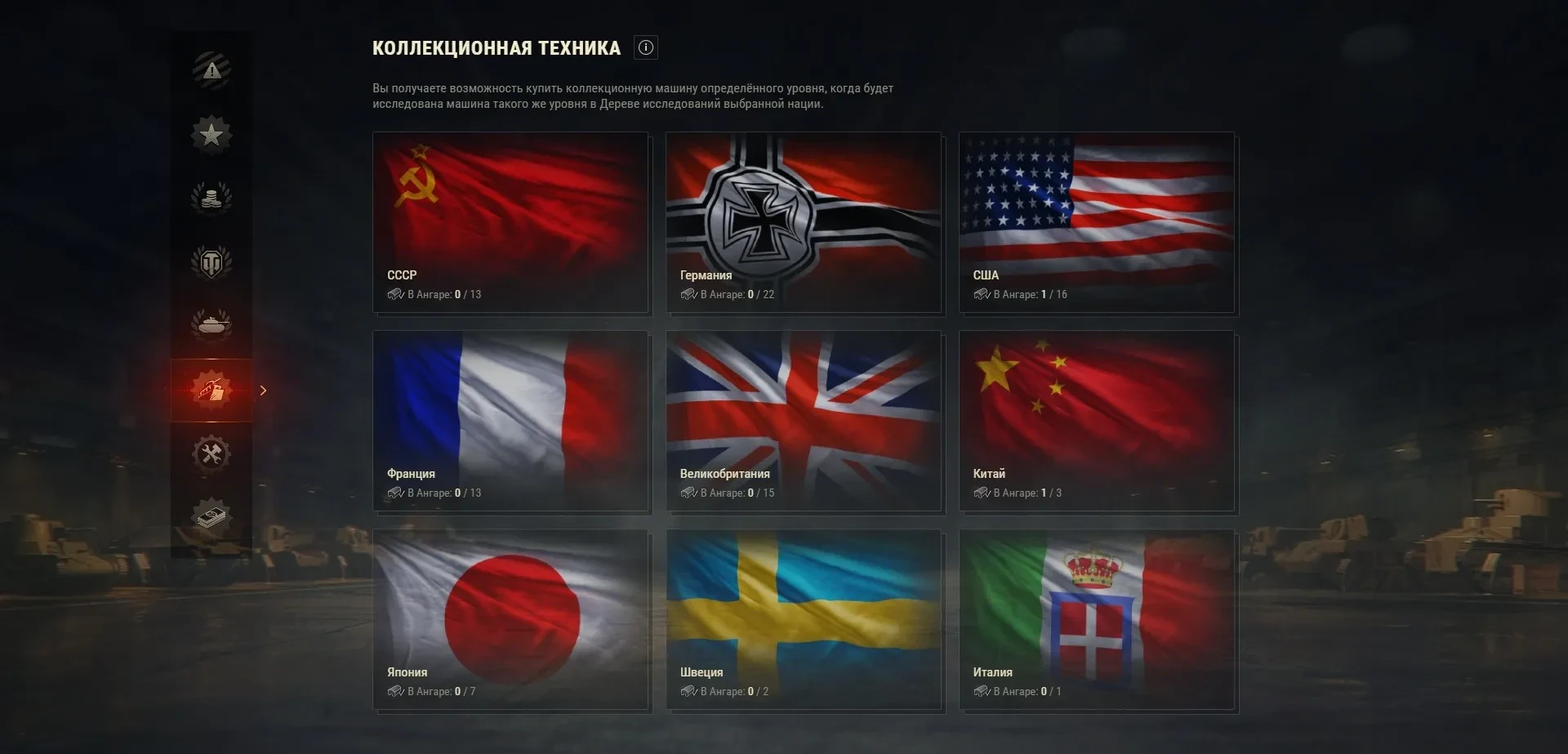Choose the USA flag card

1097,222
